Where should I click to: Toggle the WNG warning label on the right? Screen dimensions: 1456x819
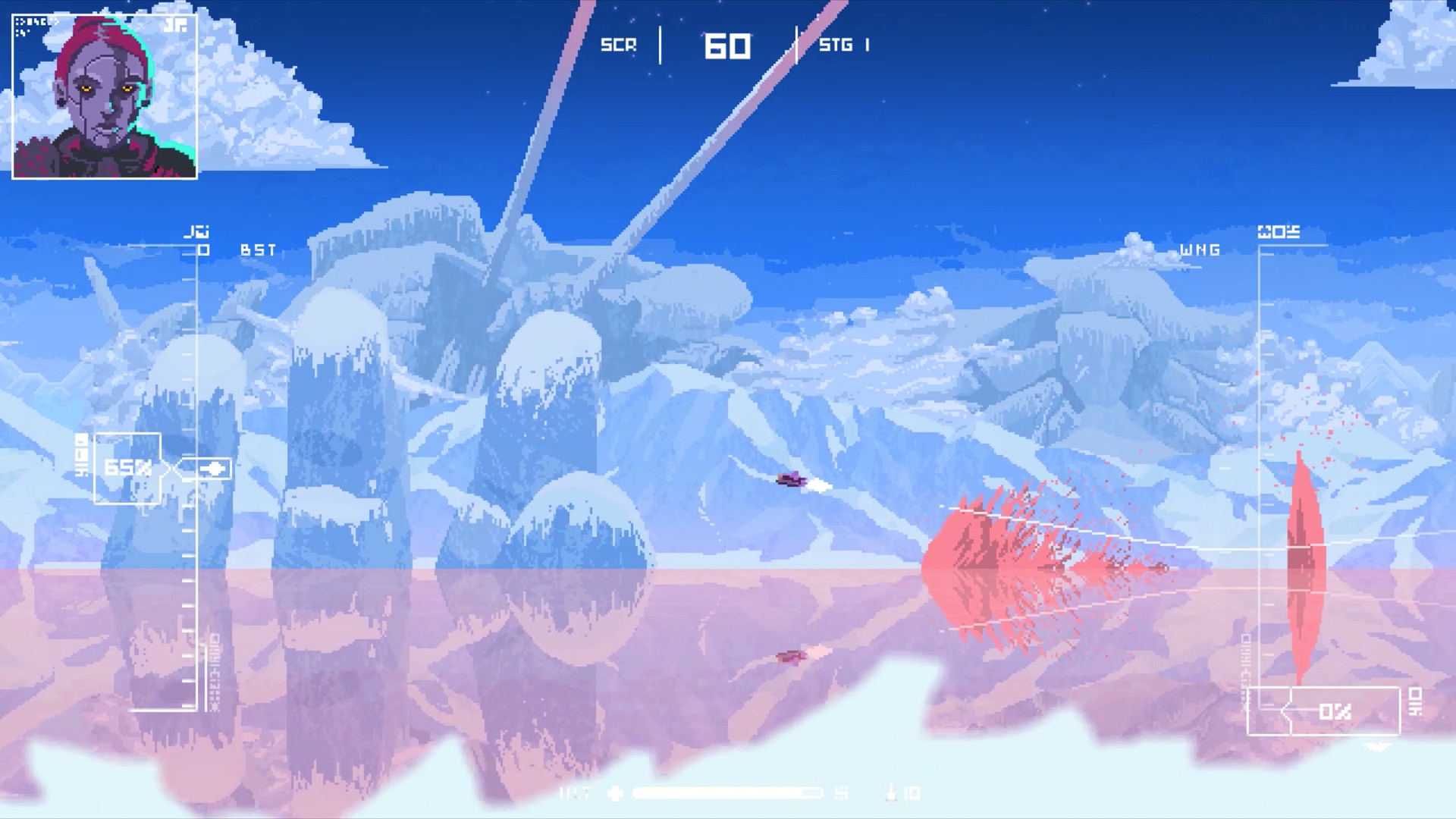[x=1200, y=250]
